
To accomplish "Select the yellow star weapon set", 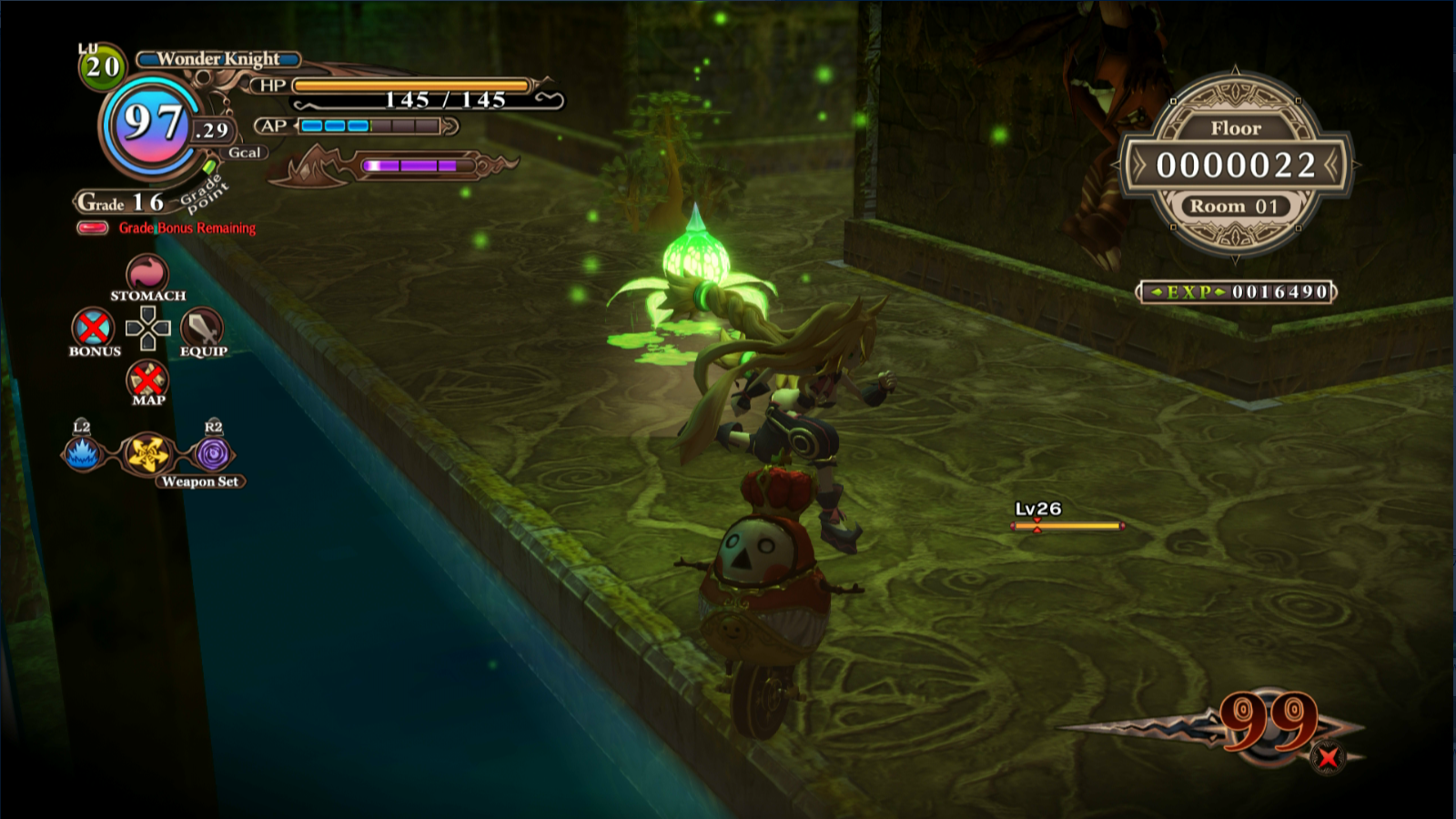I will (147, 454).
